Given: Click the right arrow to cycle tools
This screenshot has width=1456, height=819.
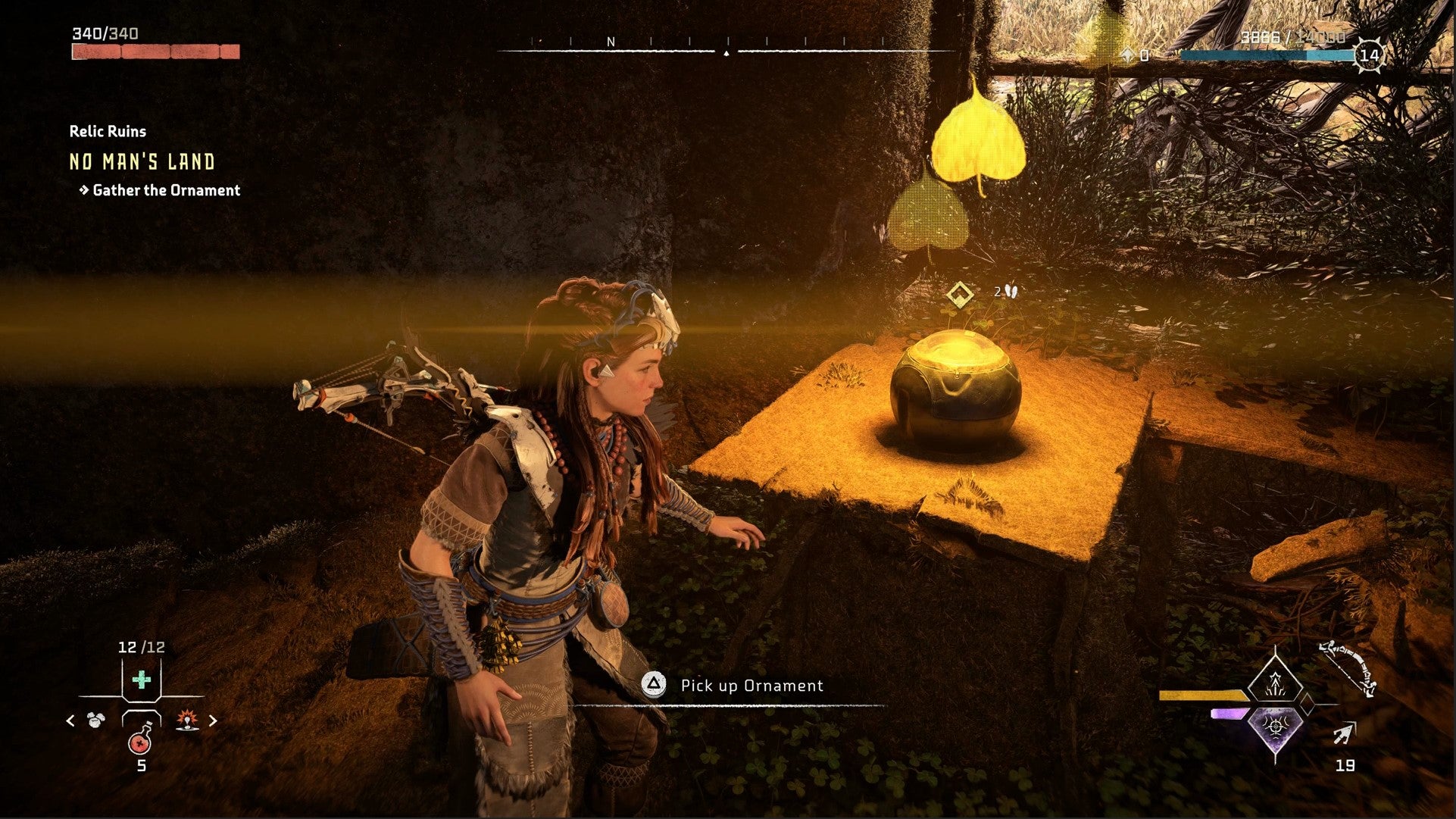Looking at the screenshot, I should (x=213, y=721).
